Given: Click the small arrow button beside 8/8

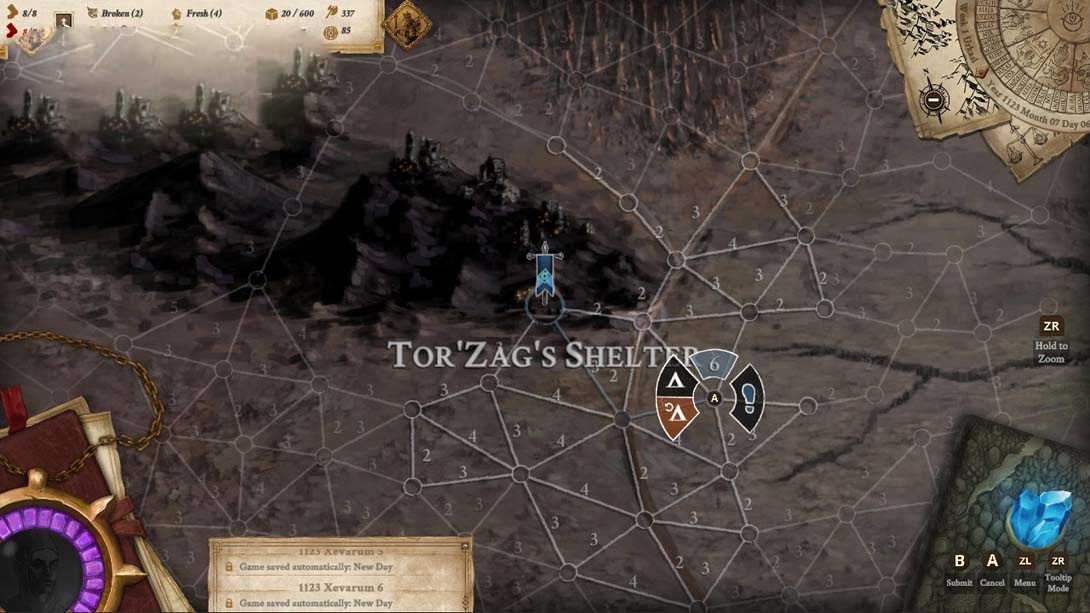Looking at the screenshot, I should click(11, 31).
